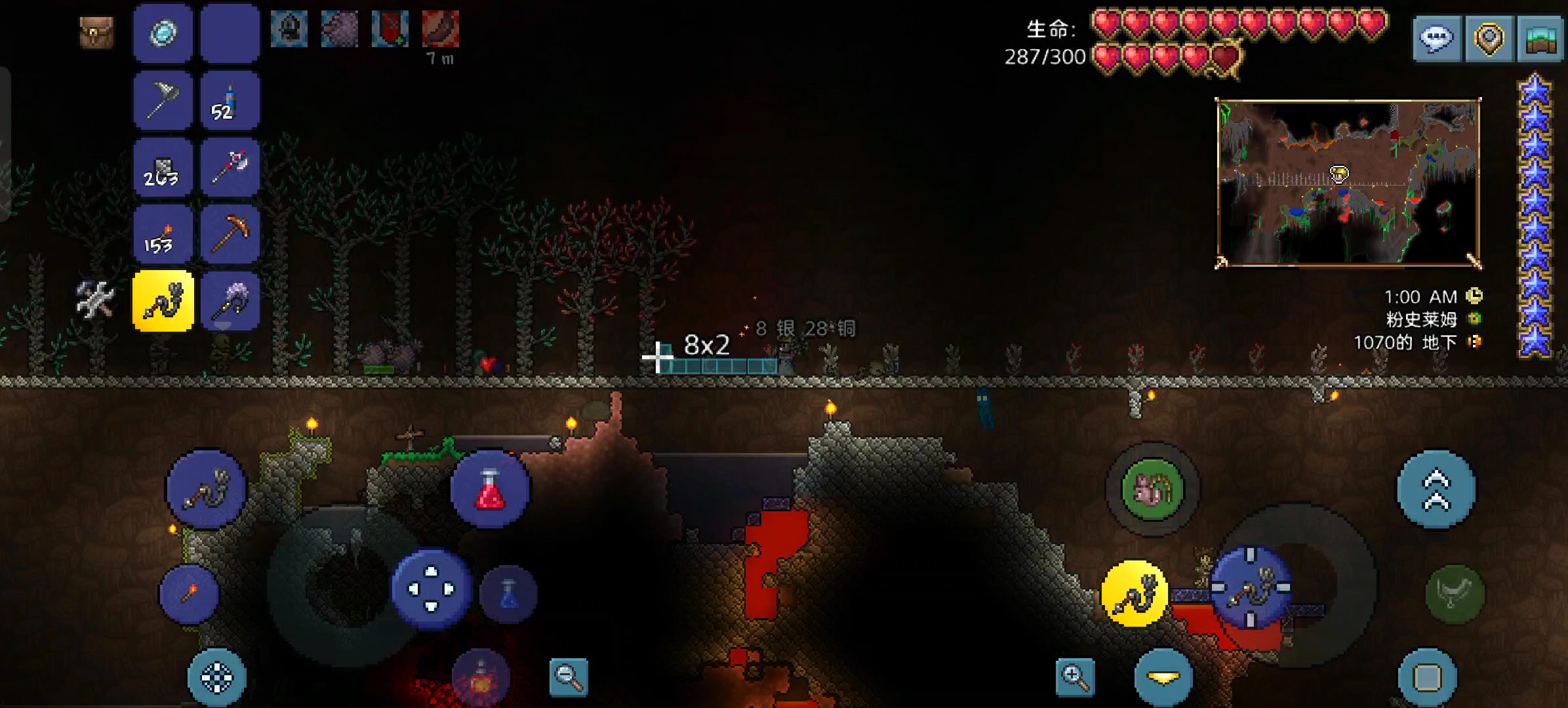Tap the four-arrow D-pad button
Image resolution: width=1568 pixels, height=708 pixels.
(431, 589)
